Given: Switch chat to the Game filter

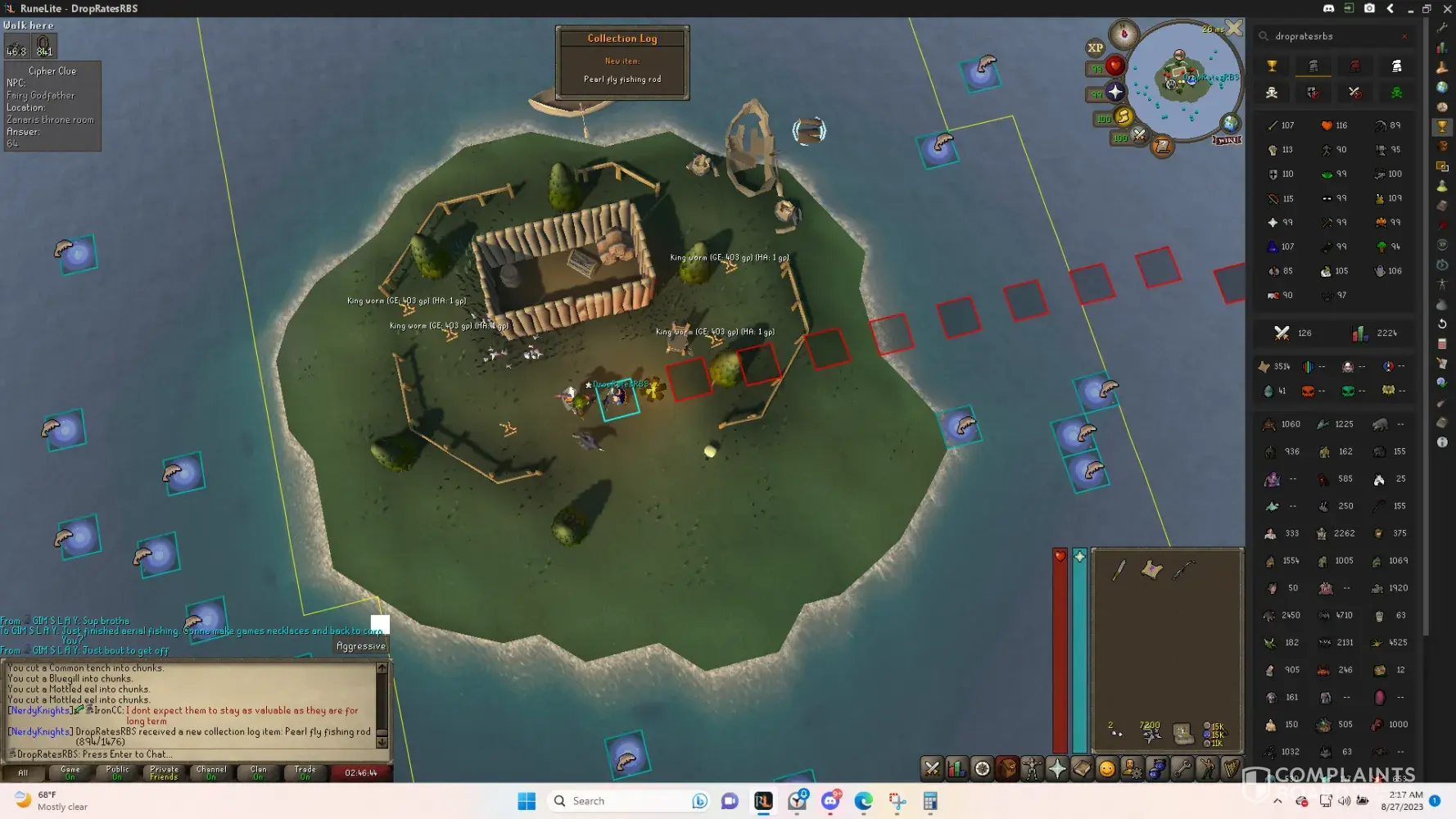Looking at the screenshot, I should point(70,772).
